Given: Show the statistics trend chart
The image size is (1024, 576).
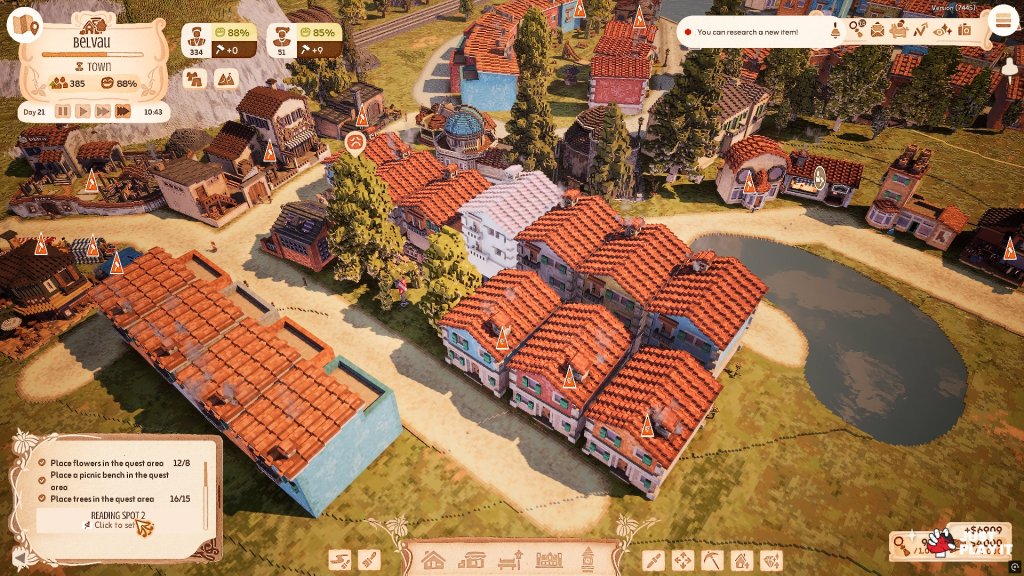Looking at the screenshot, I should (920, 30).
